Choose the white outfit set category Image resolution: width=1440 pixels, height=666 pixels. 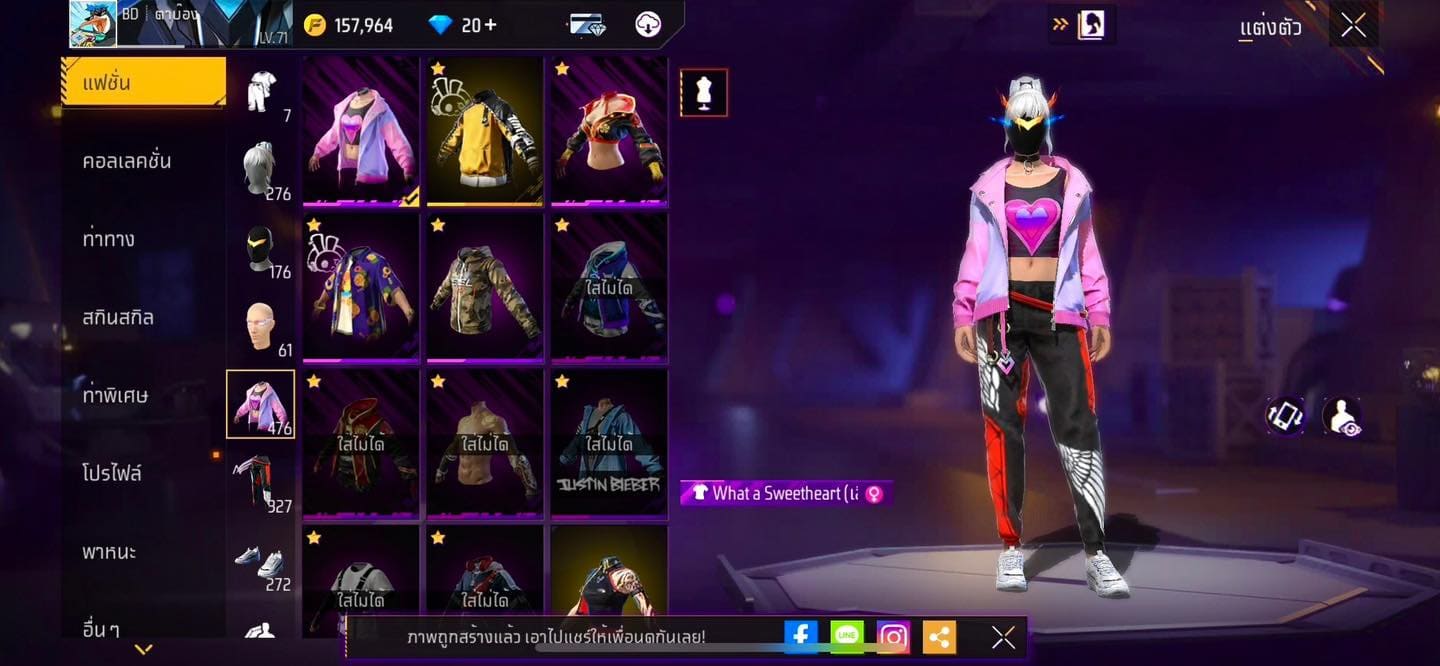click(261, 92)
